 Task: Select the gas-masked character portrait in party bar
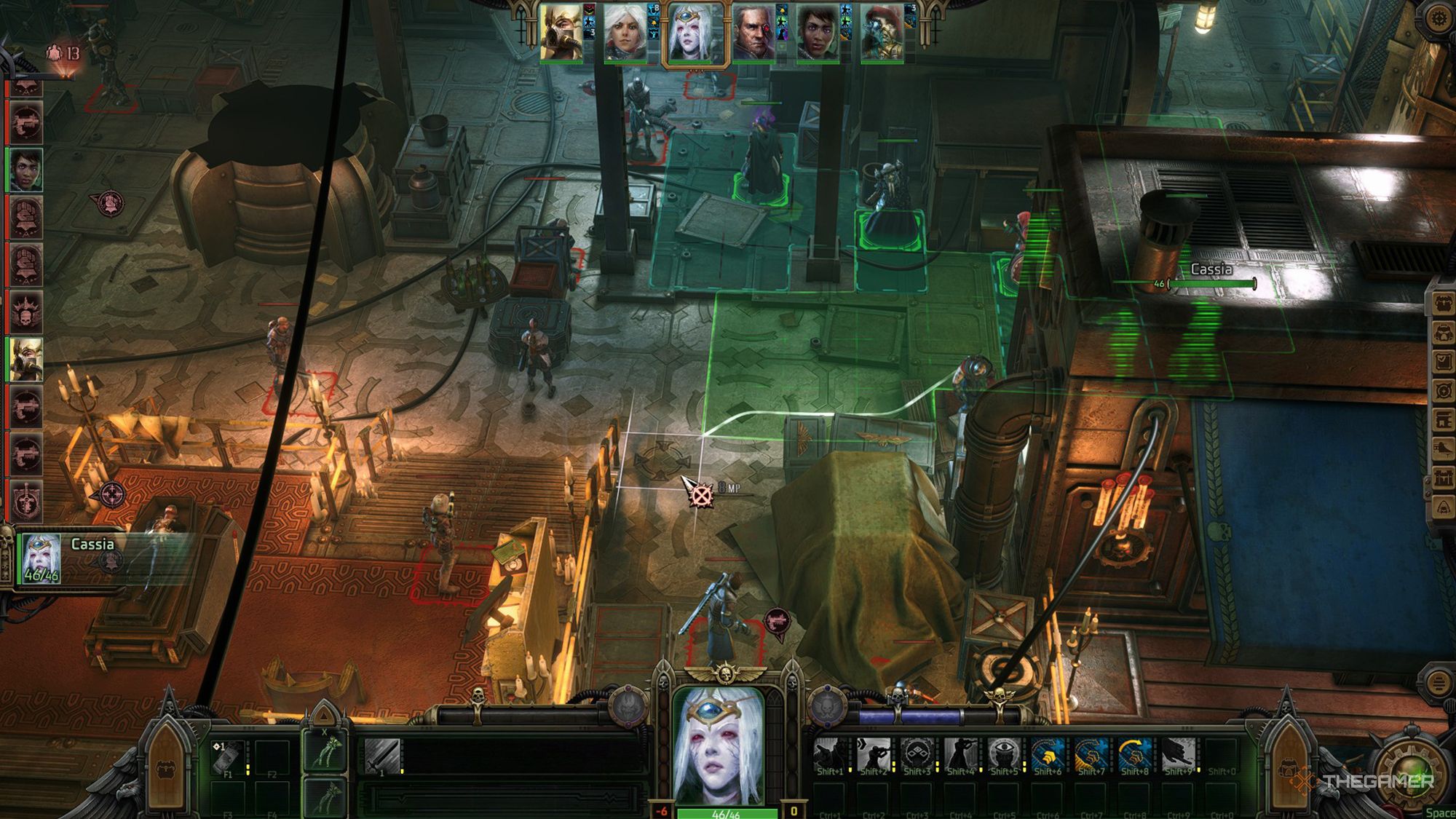click(x=561, y=33)
